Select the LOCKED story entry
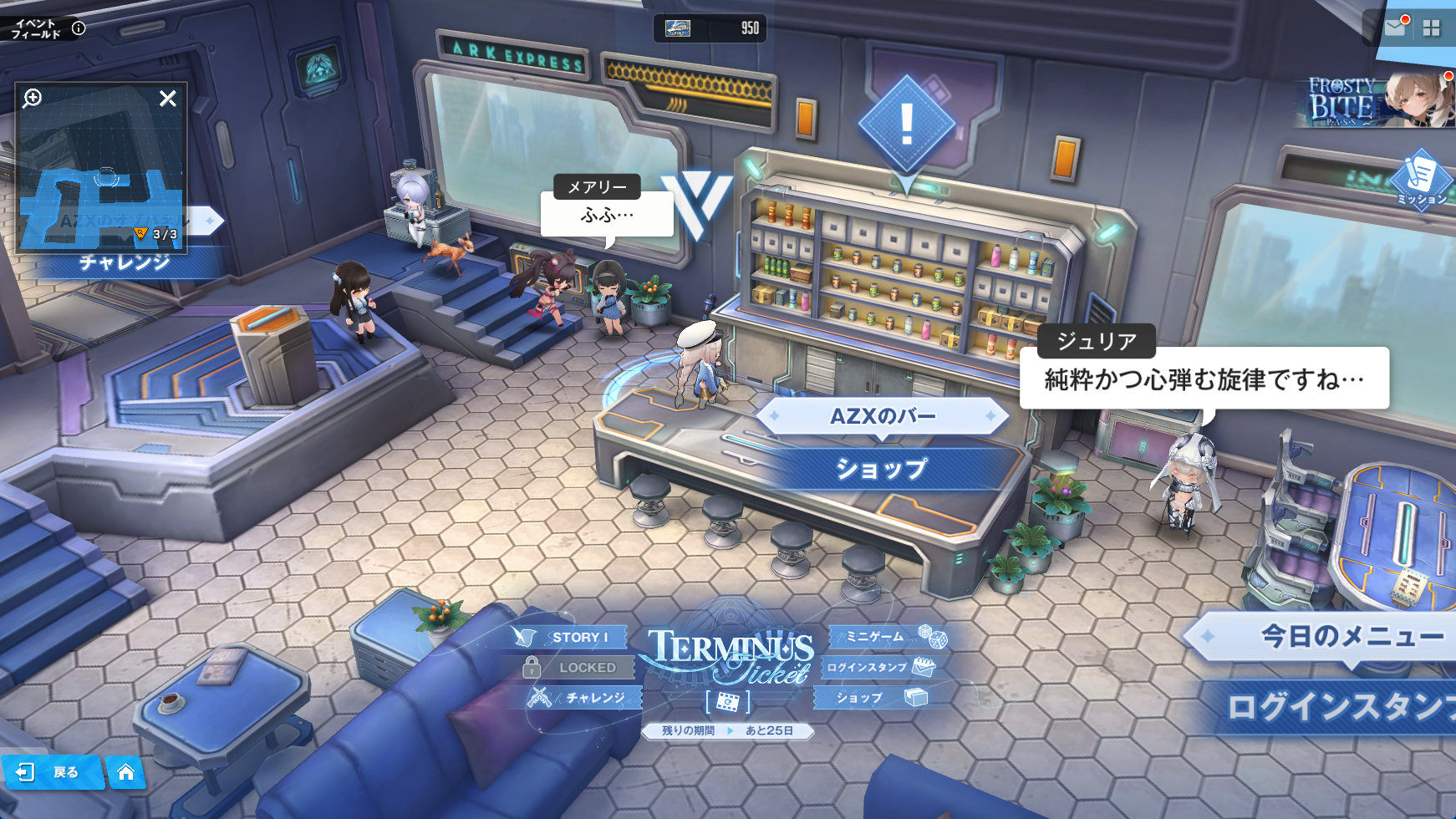Image resolution: width=1456 pixels, height=819 pixels. click(578, 667)
